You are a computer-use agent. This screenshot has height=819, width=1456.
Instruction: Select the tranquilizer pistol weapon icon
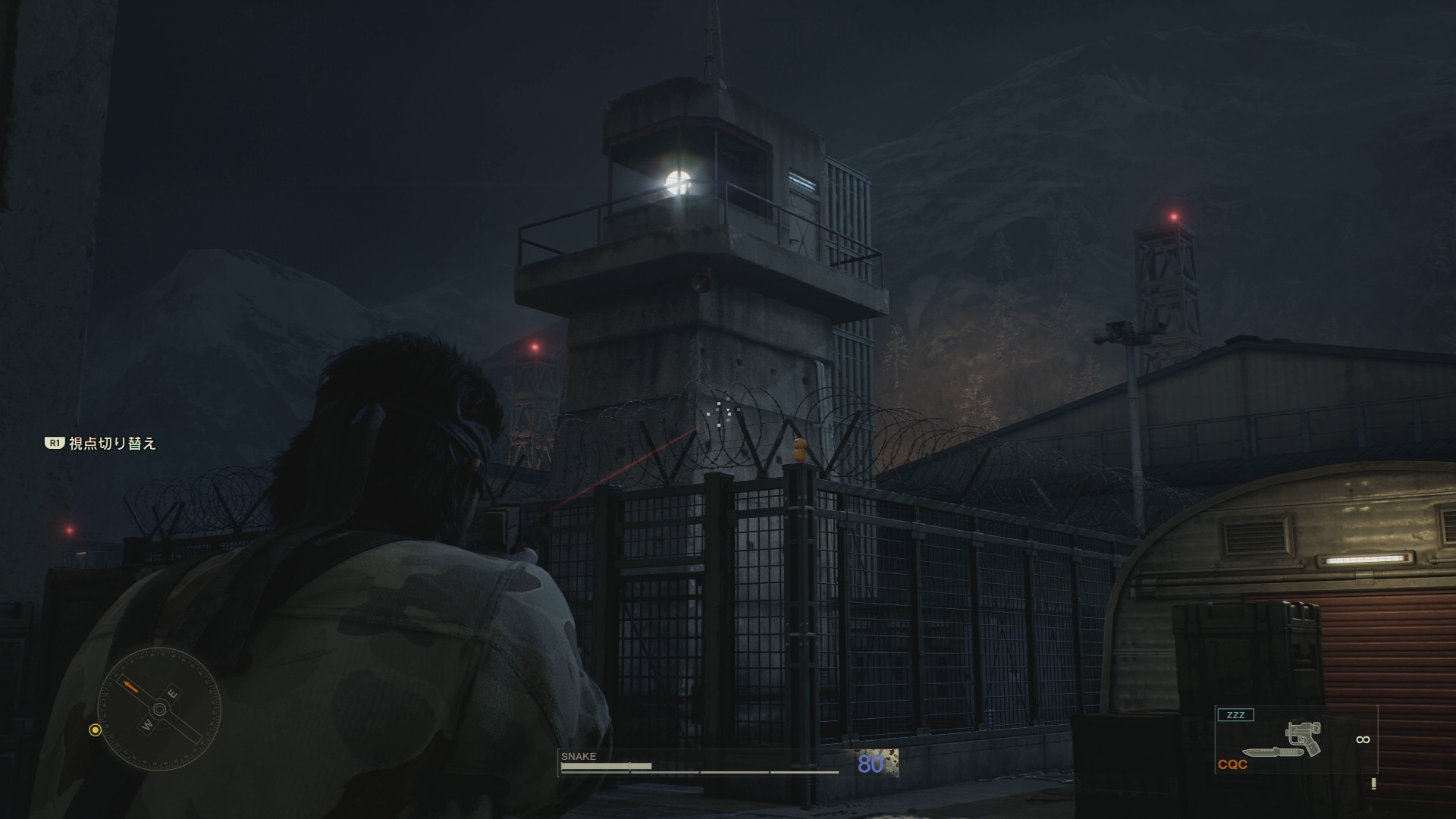coord(1304,738)
